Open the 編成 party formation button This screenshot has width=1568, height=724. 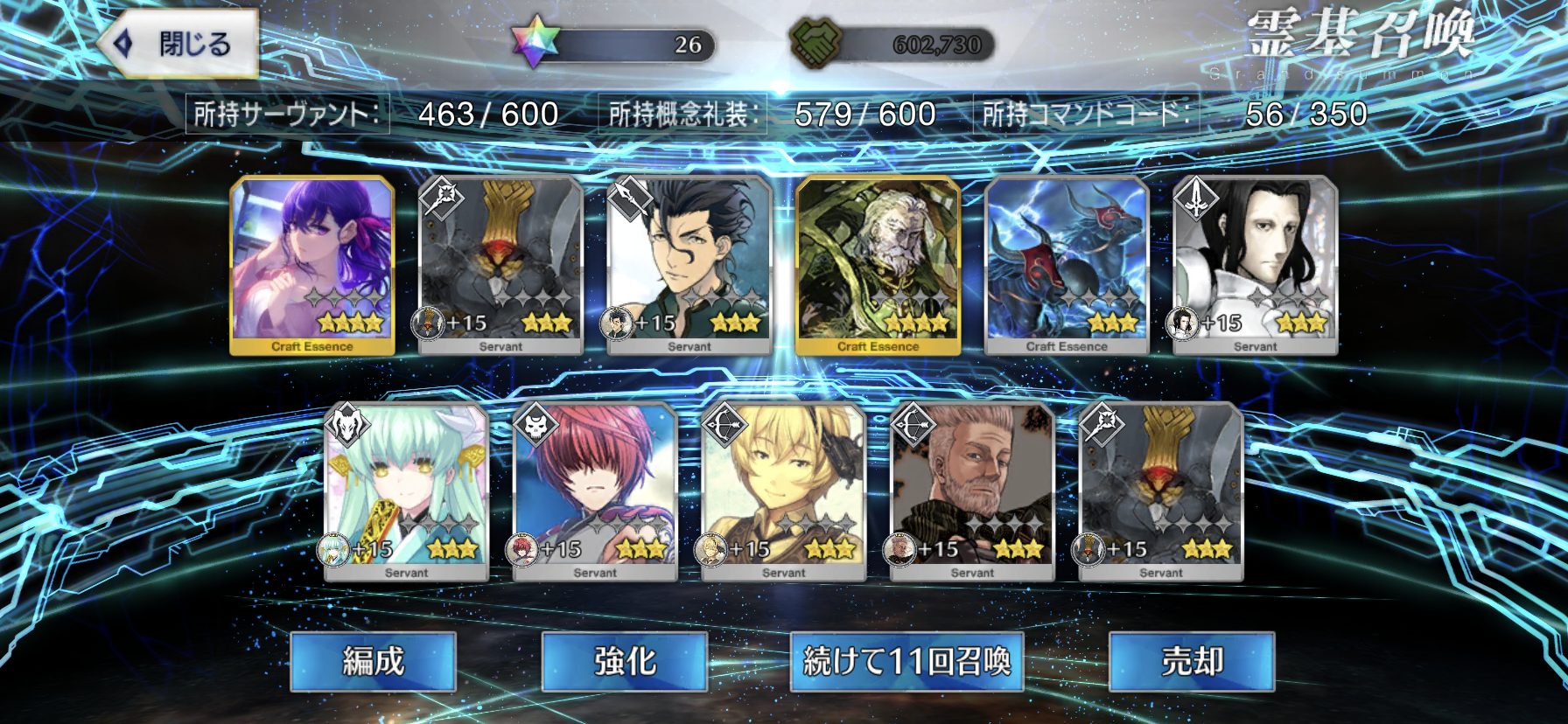coord(373,661)
